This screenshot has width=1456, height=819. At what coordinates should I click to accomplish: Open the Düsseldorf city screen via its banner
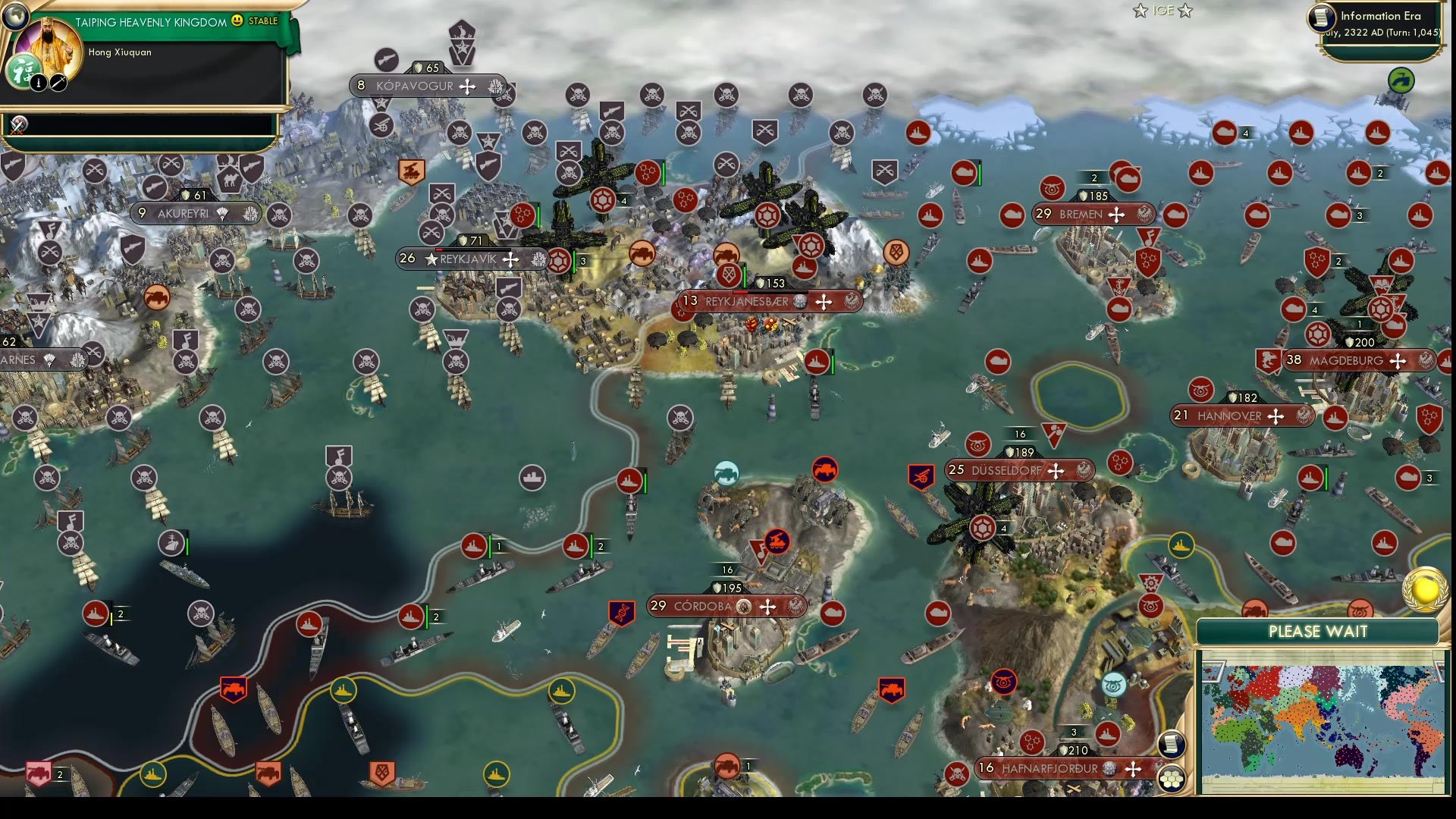[1016, 470]
